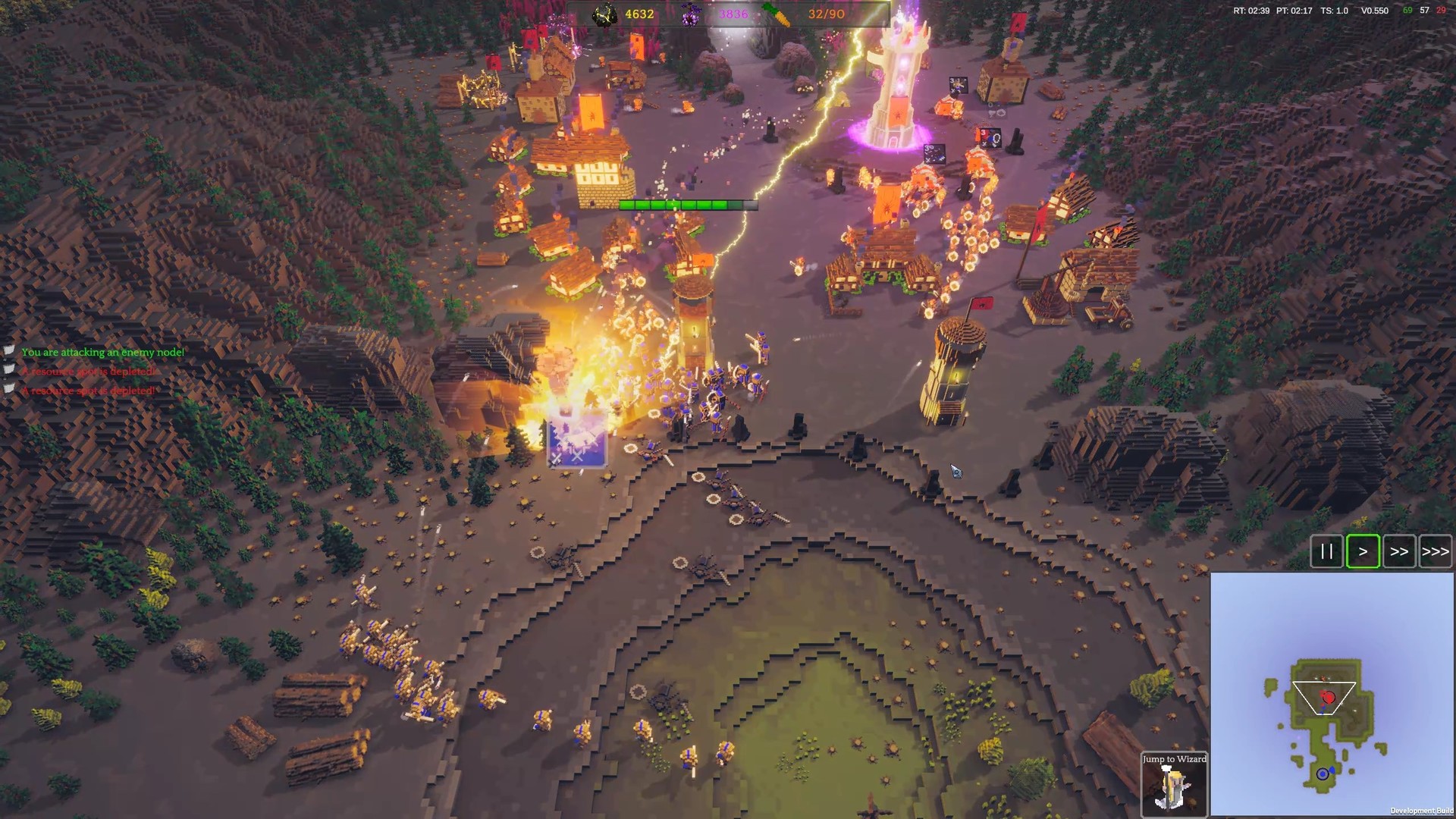Select double fast-forward speed

tap(1399, 551)
